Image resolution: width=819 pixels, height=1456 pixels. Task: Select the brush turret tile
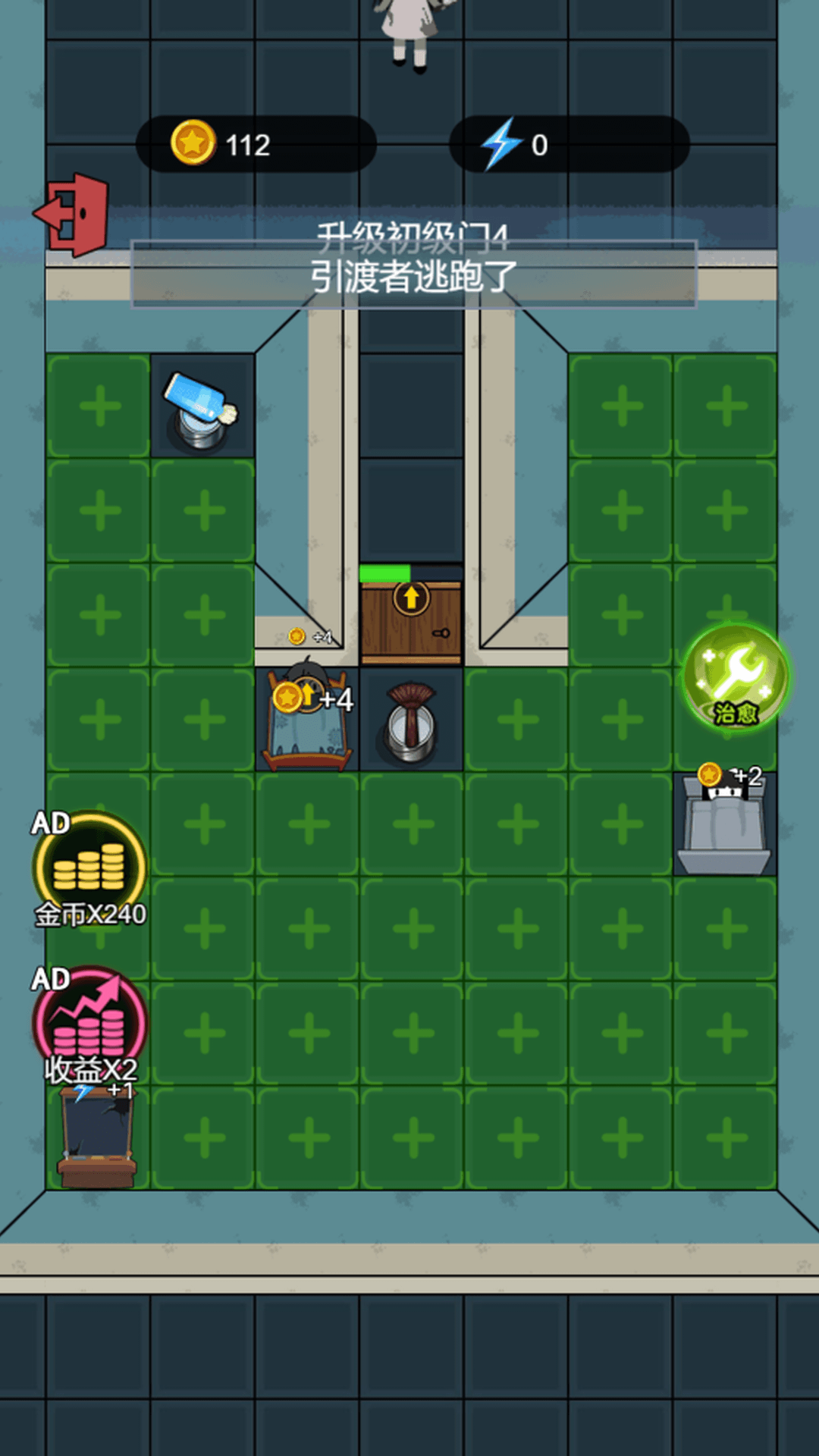click(411, 720)
